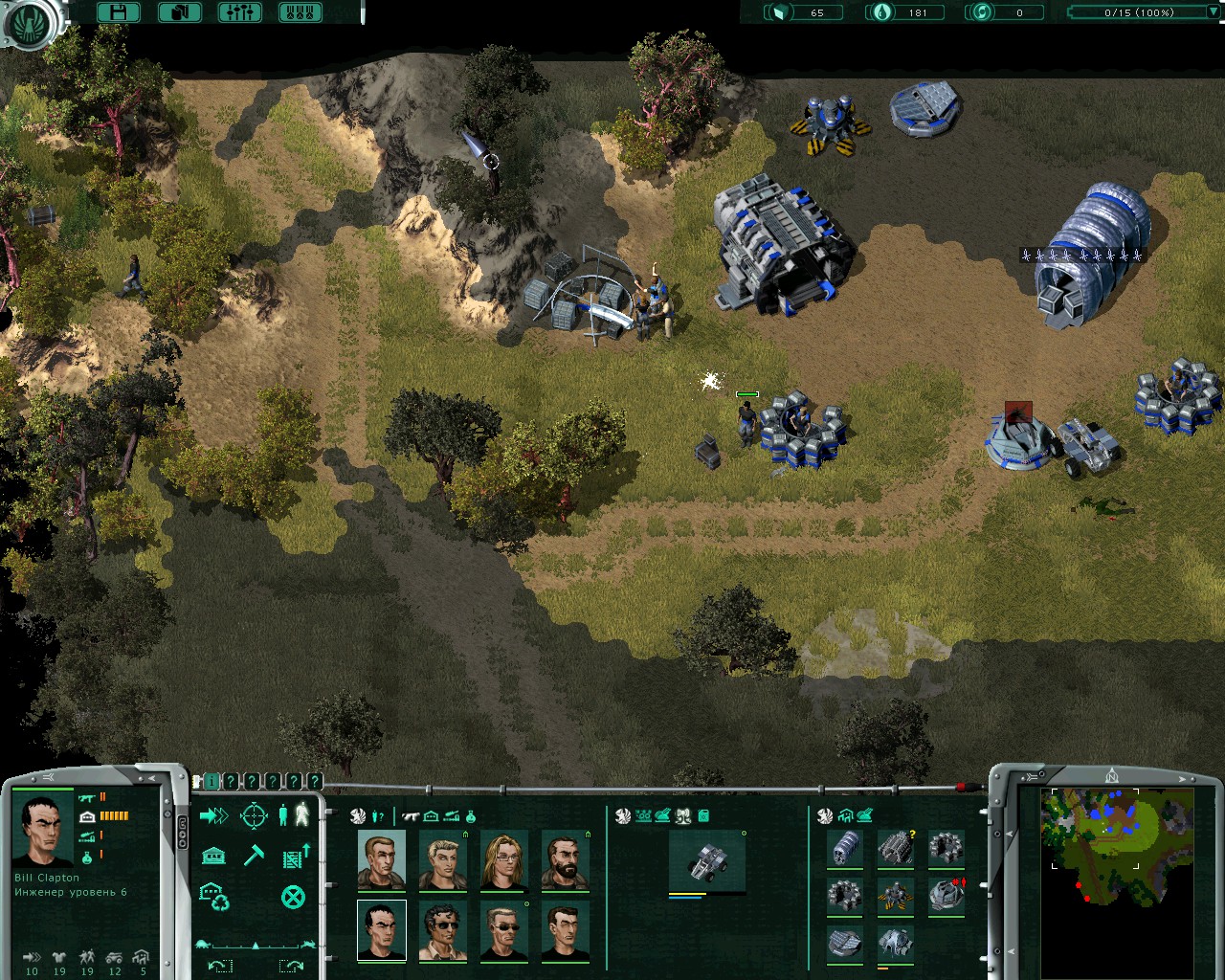
Task: Activate the crosshair attack command
Action: [x=254, y=816]
